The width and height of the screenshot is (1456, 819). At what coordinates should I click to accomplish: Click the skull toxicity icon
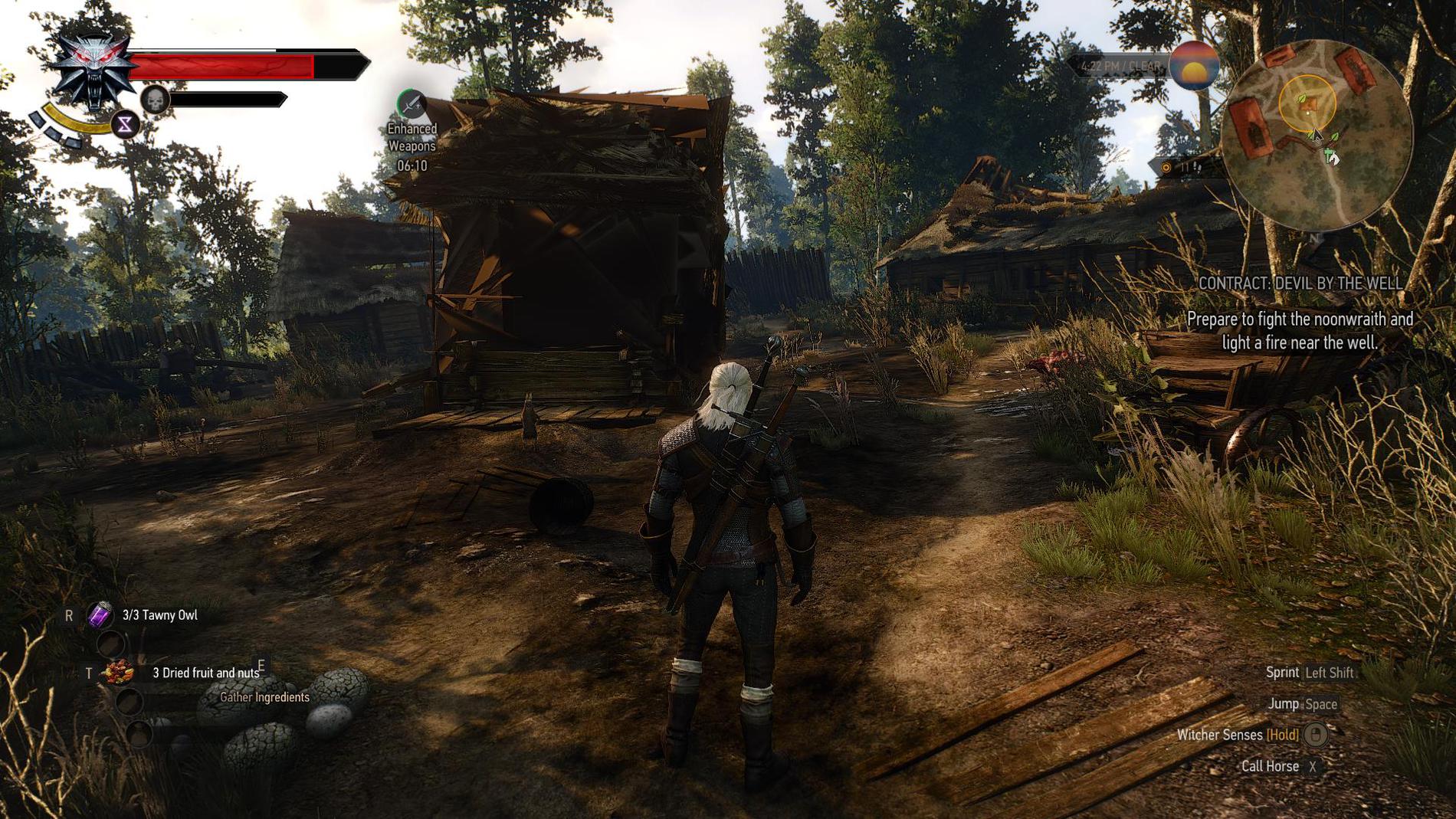(x=155, y=100)
